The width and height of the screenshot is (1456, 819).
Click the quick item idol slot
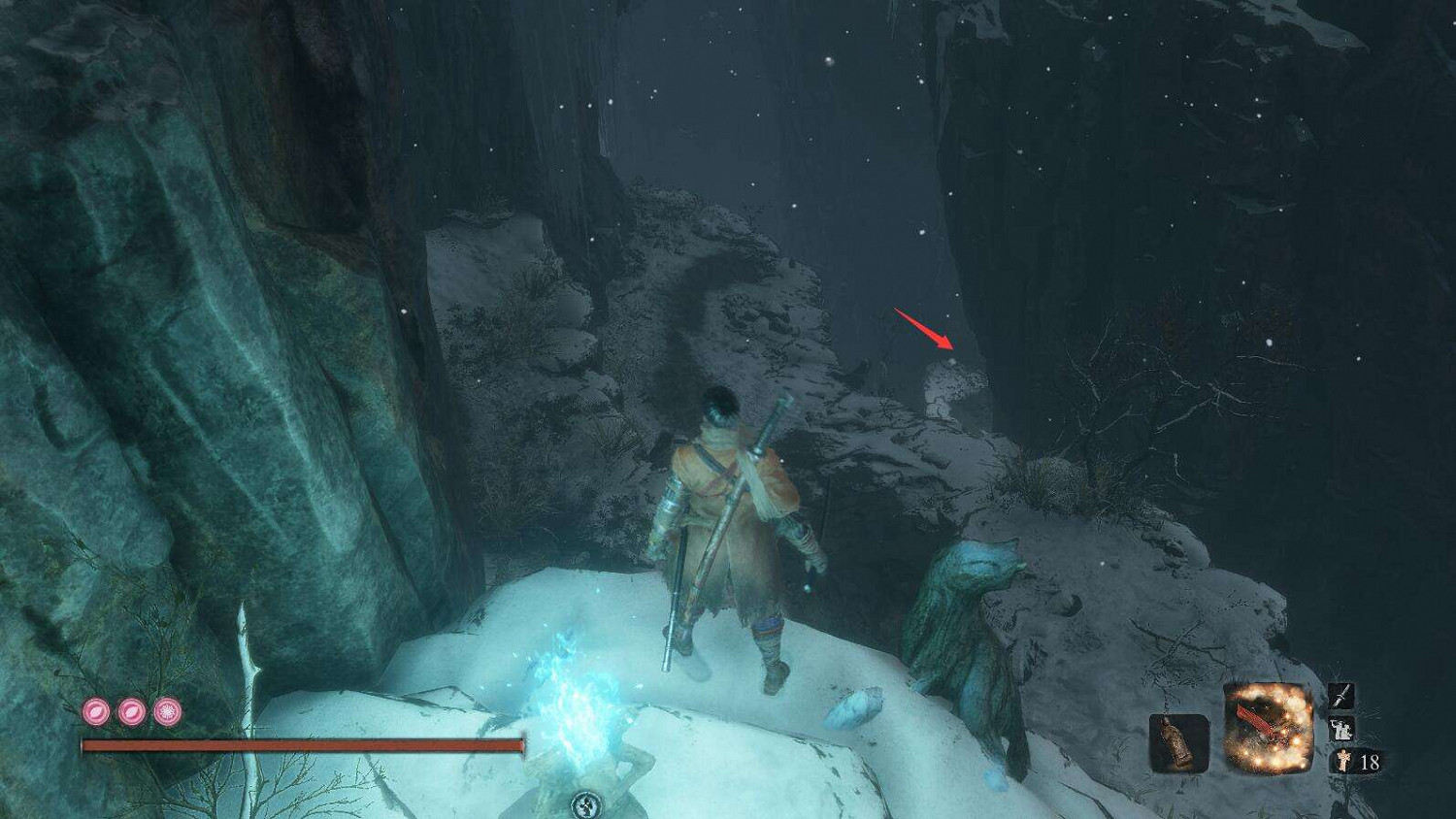(1177, 742)
